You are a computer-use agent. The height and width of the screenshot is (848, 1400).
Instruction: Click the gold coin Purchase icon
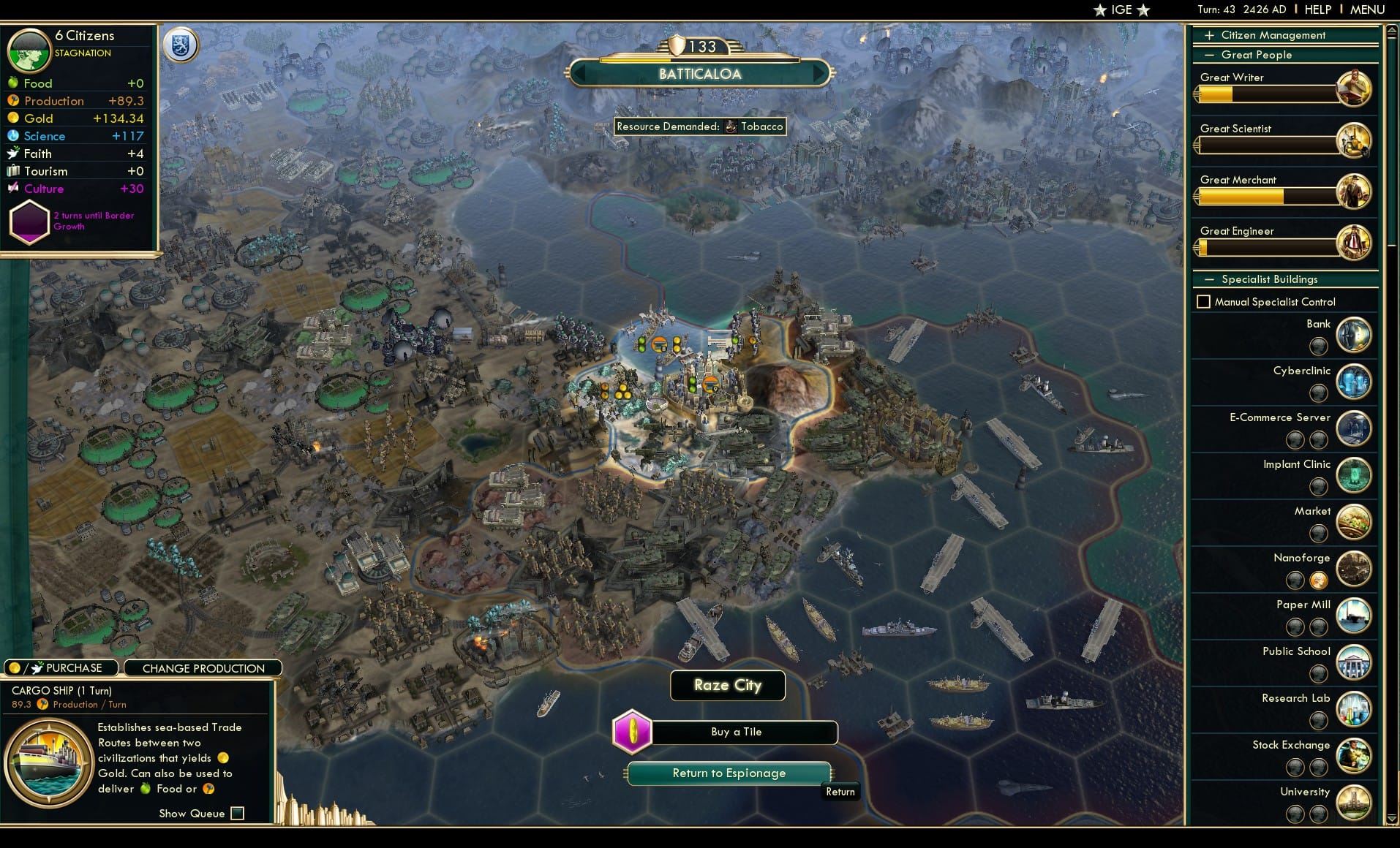pos(13,667)
